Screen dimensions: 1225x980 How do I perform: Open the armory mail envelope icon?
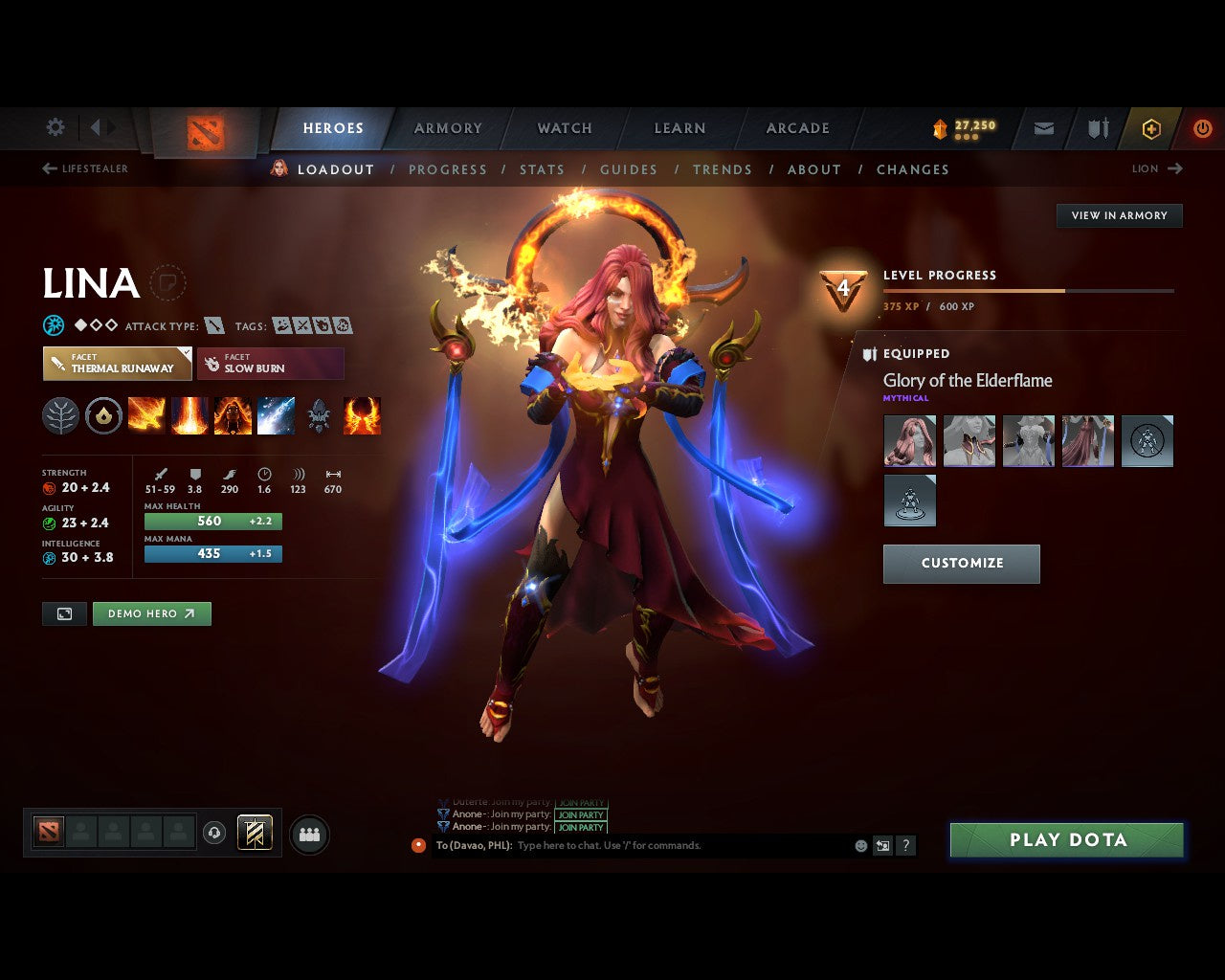tap(1043, 128)
